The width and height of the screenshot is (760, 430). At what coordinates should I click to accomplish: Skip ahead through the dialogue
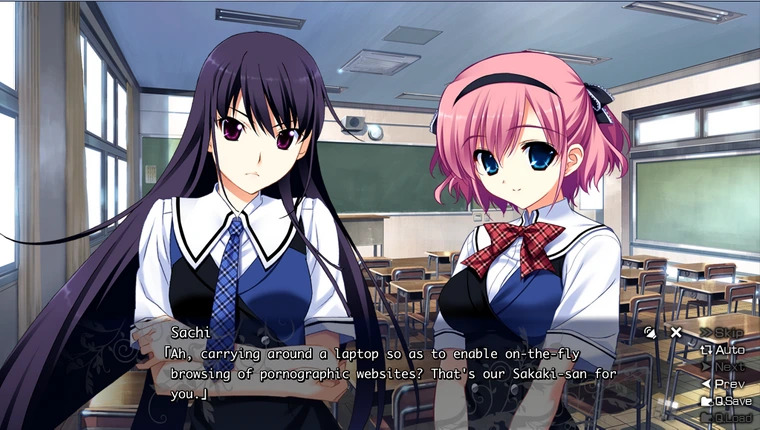tap(726, 332)
